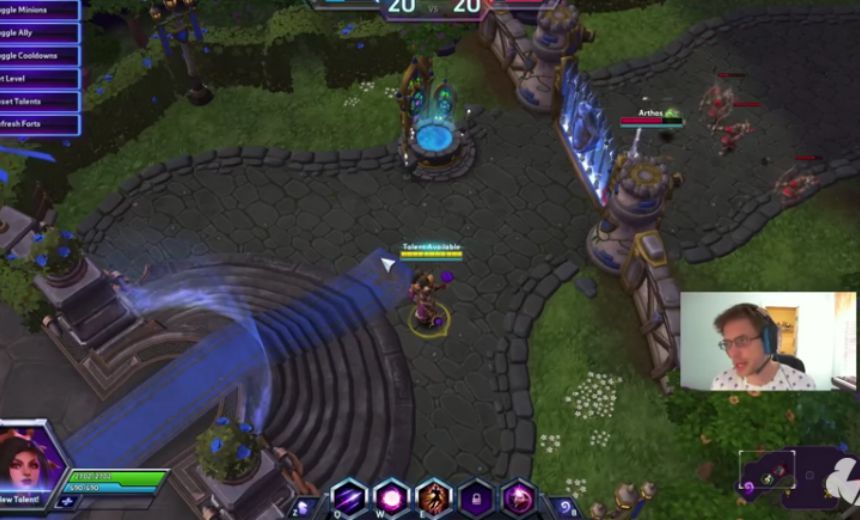Hit the Reset Talents button

point(38,102)
